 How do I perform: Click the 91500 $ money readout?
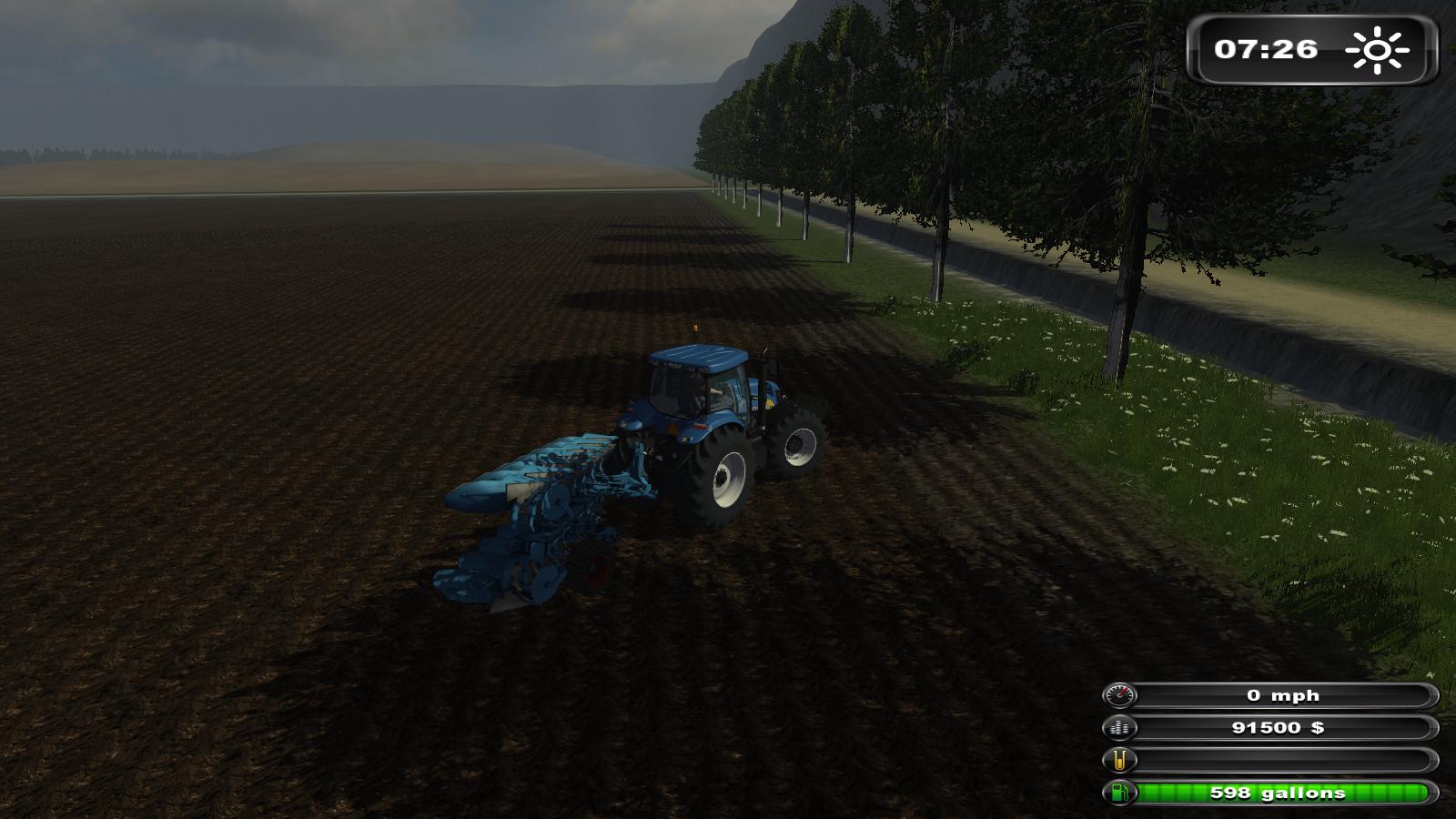point(1279,728)
